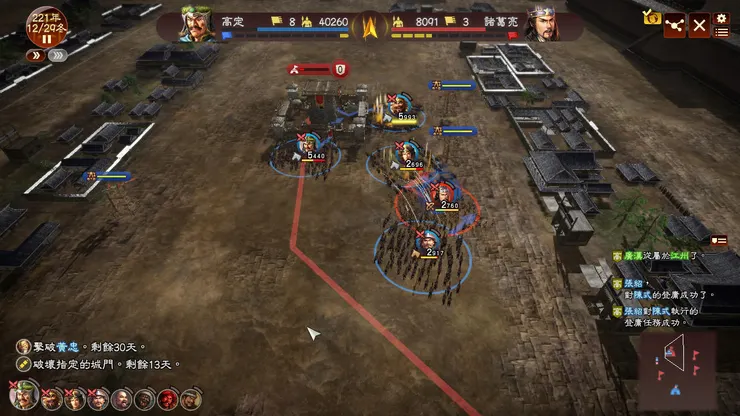Toggle the message log panel icon
This screenshot has height=416, width=740.
click(718, 240)
